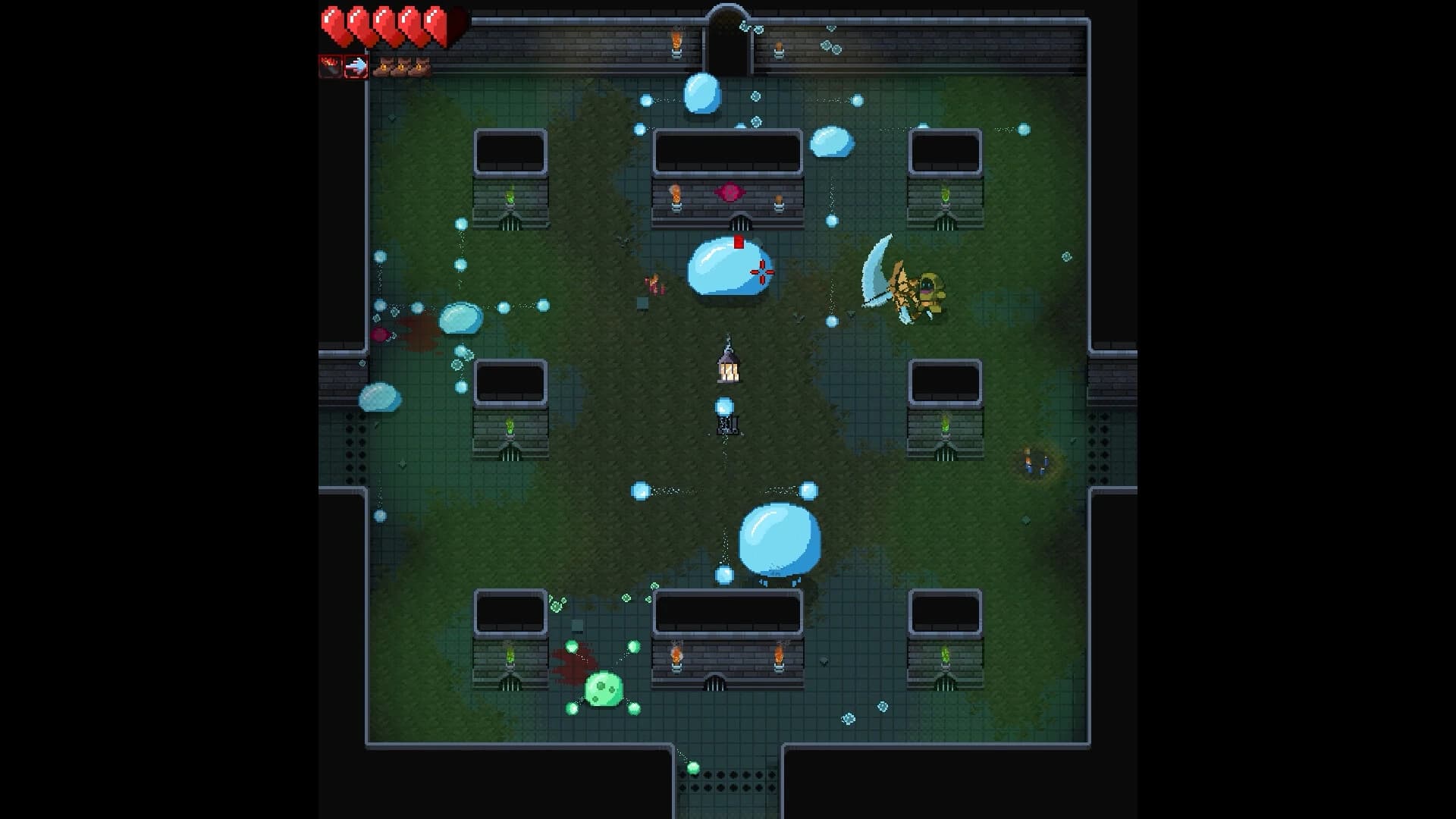1456x819 pixels.
Task: Click the two small figures on the right ledge
Action: tap(1035, 461)
